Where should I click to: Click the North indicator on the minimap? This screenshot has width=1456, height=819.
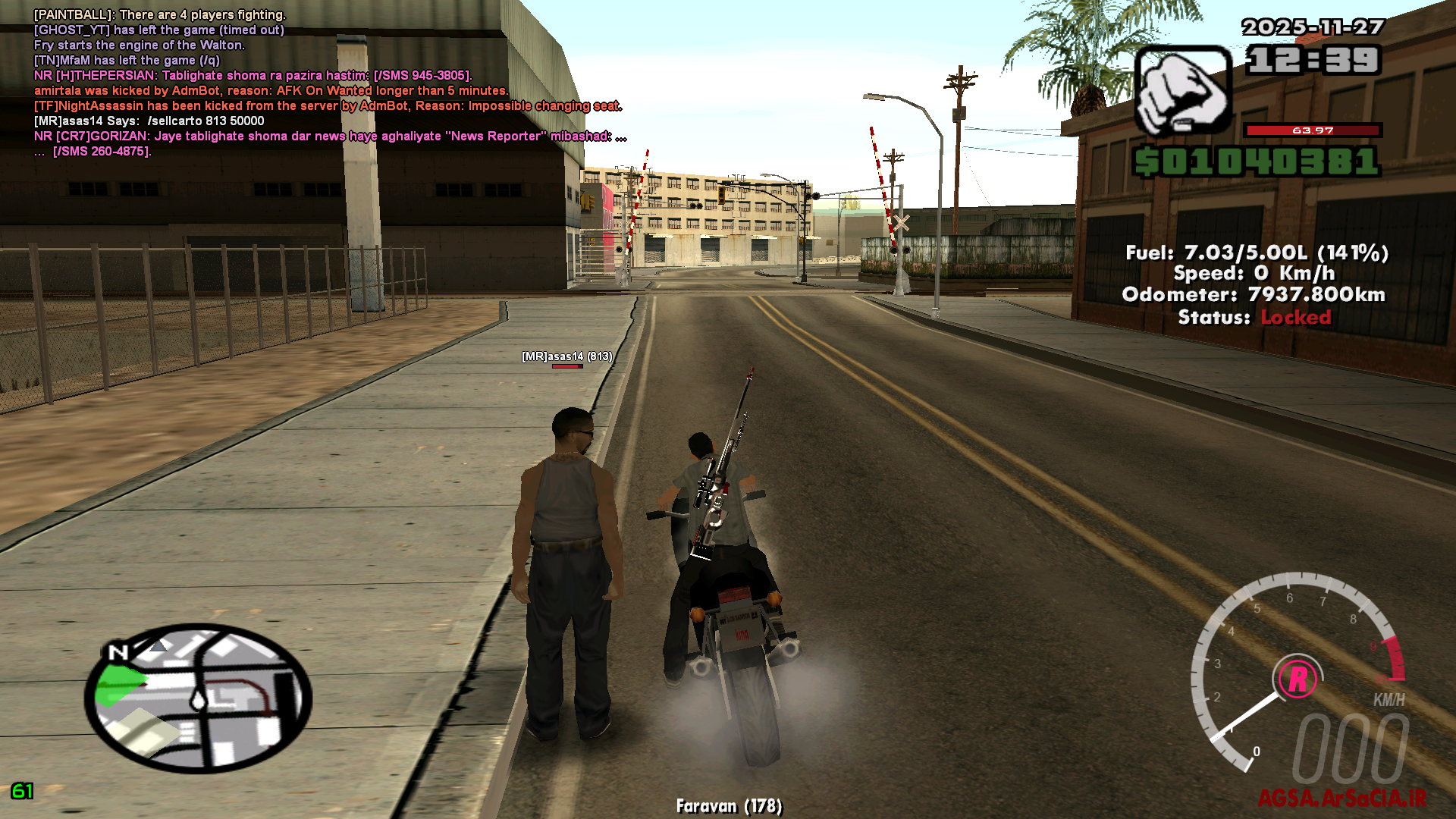118,652
